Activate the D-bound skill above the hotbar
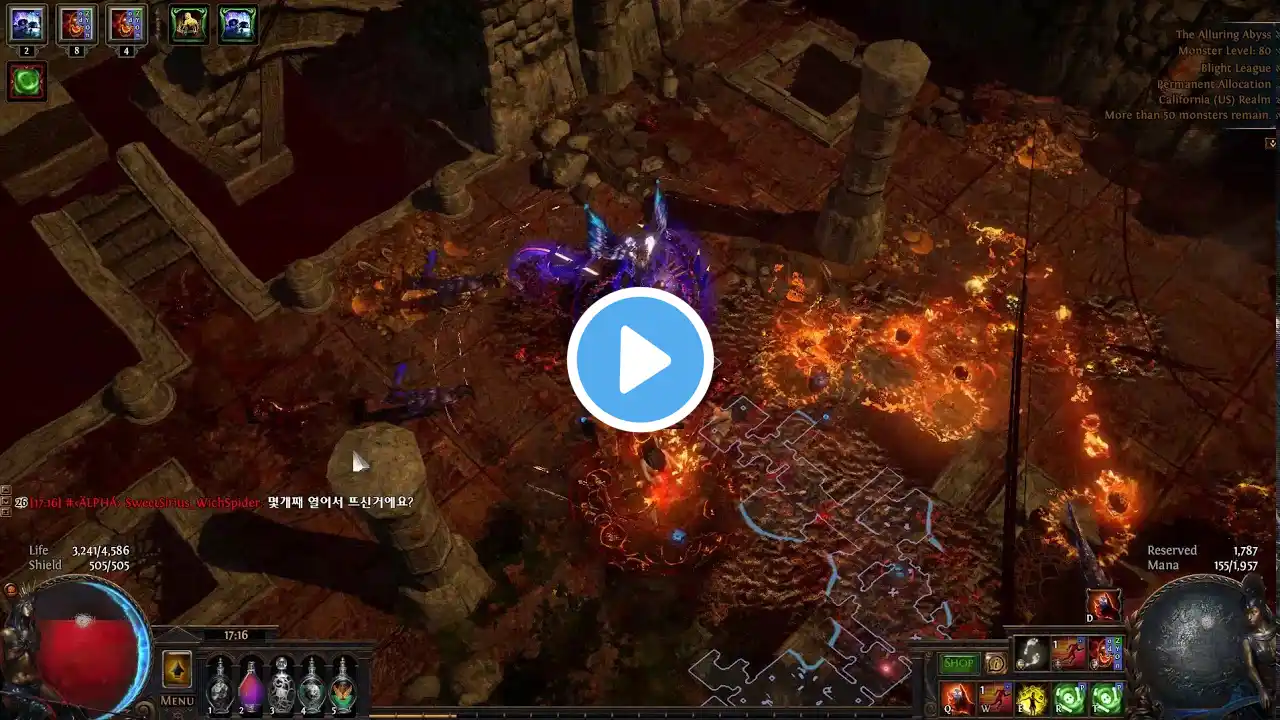The image size is (1280, 720). [1105, 606]
